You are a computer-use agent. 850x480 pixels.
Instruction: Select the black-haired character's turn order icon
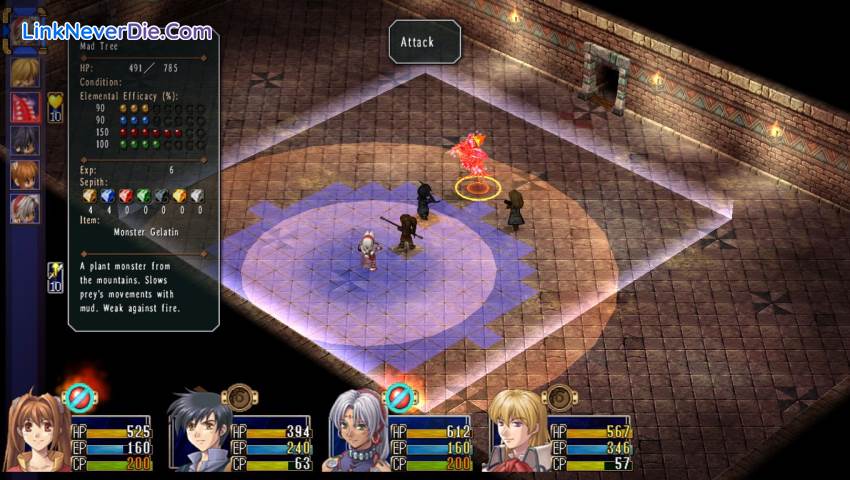click(25, 141)
